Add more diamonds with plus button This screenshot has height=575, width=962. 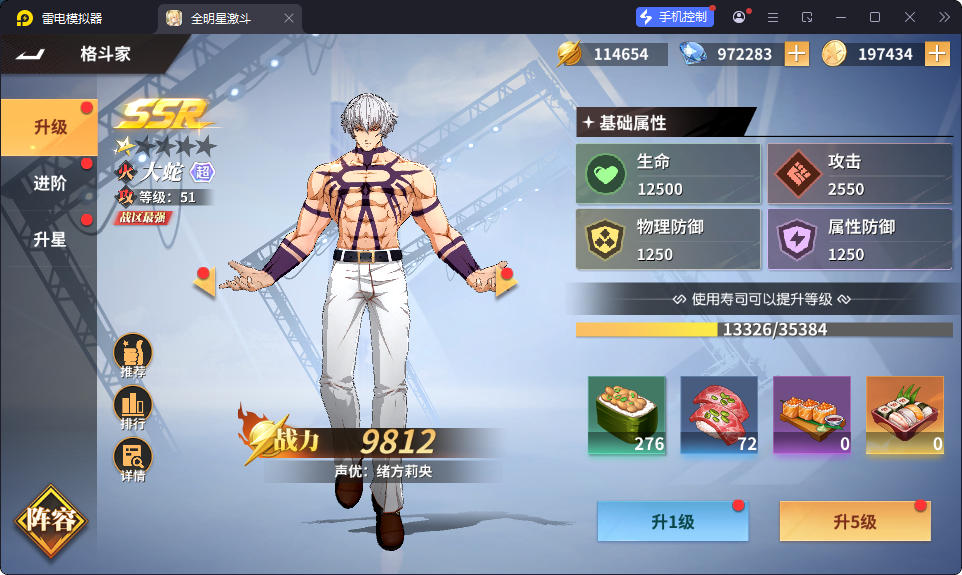tap(796, 54)
